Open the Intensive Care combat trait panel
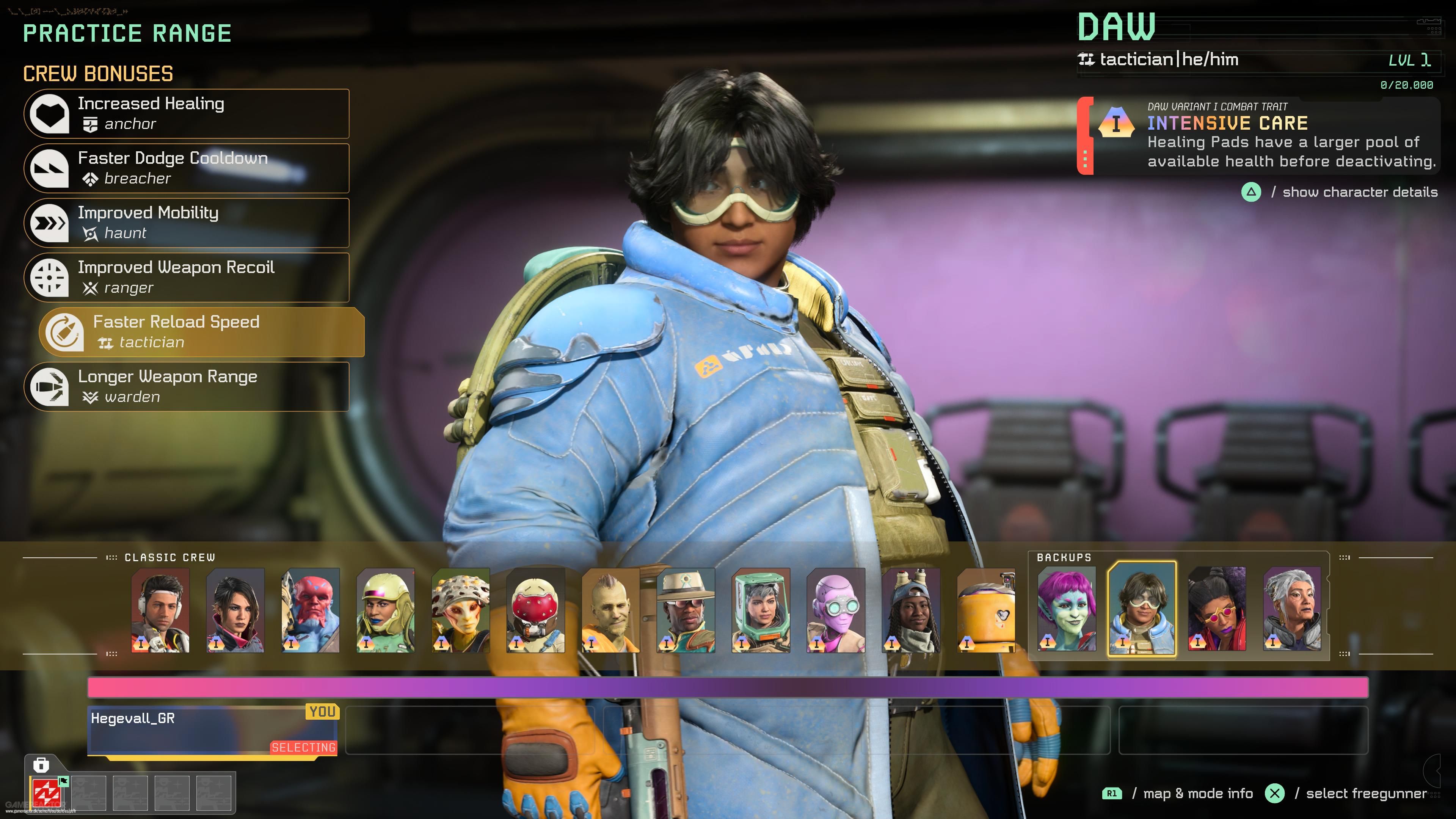Screen dimensions: 1456x819 tap(1259, 136)
